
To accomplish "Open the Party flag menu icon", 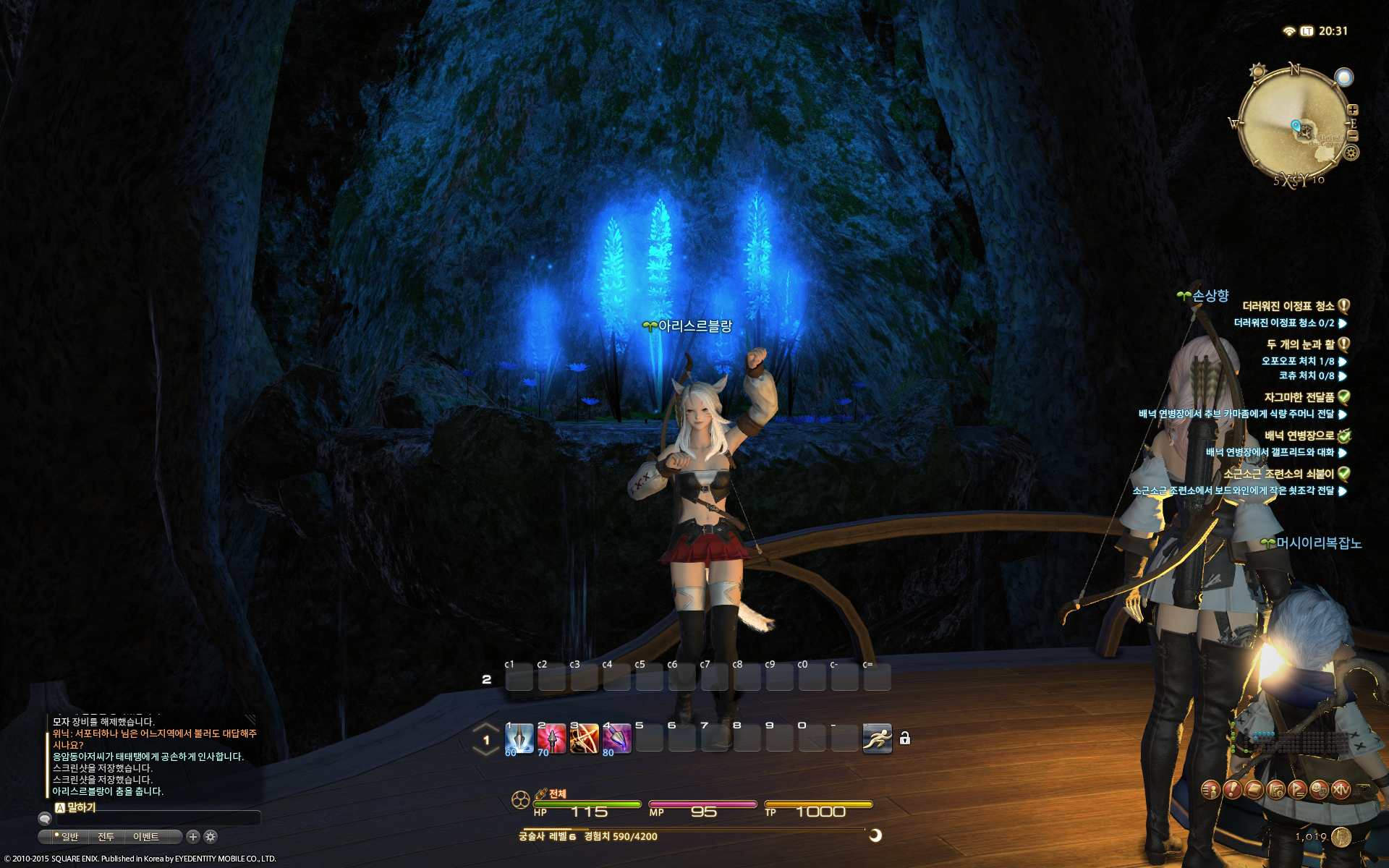I will click(x=1298, y=790).
